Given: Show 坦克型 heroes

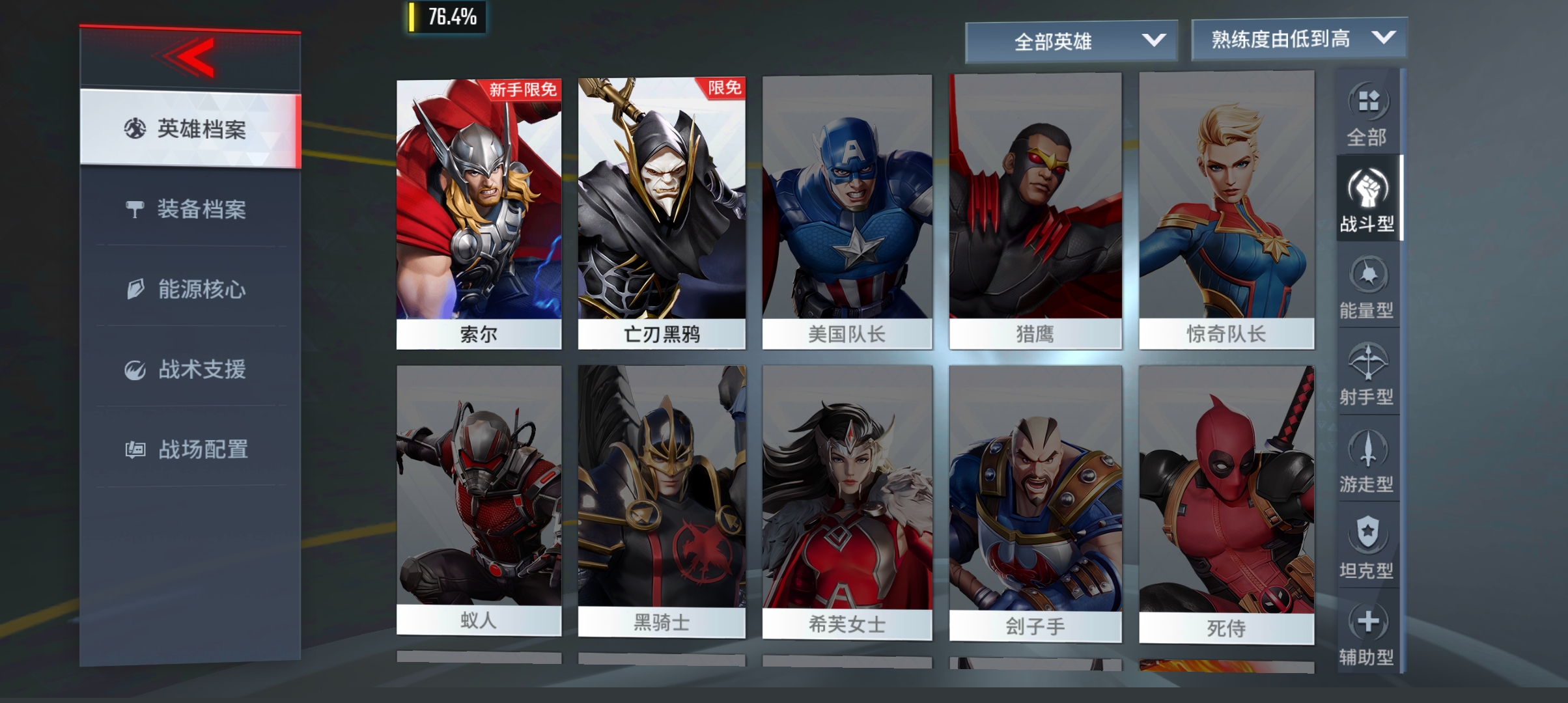Looking at the screenshot, I should tap(1367, 547).
